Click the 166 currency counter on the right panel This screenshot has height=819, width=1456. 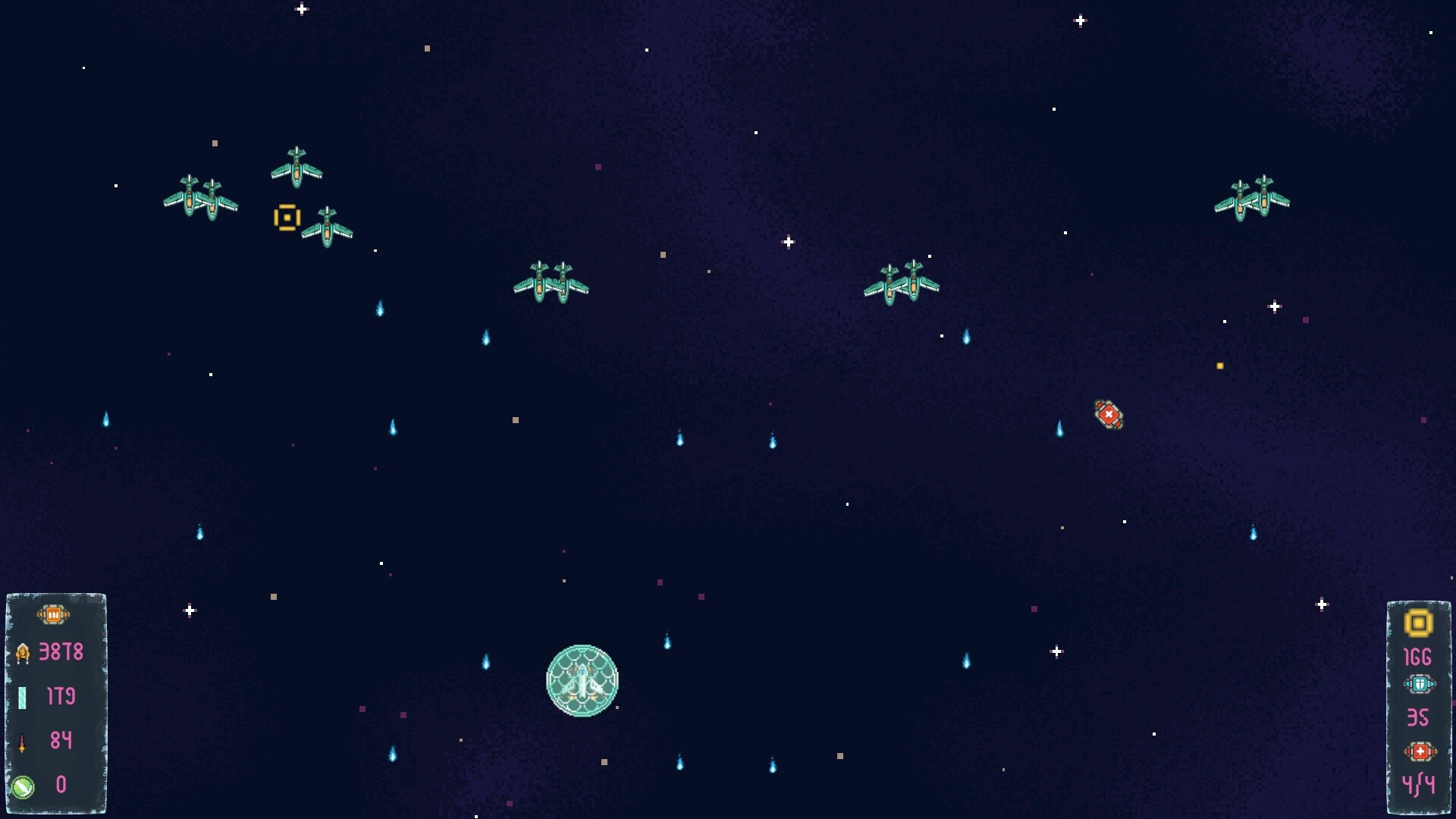[x=1419, y=657]
